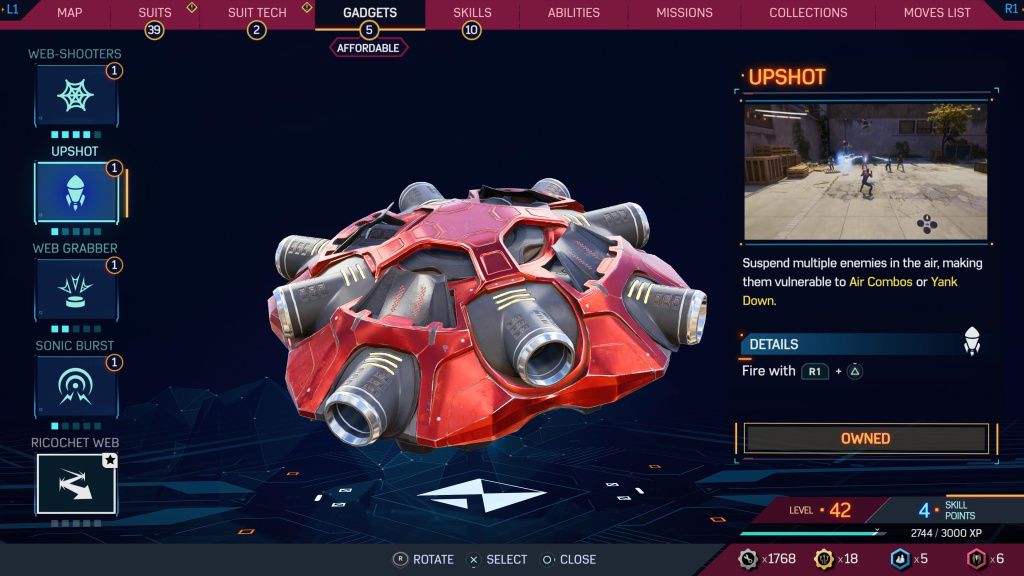The width and height of the screenshot is (1024, 576).
Task: Select the Gadgets tab
Action: [369, 13]
